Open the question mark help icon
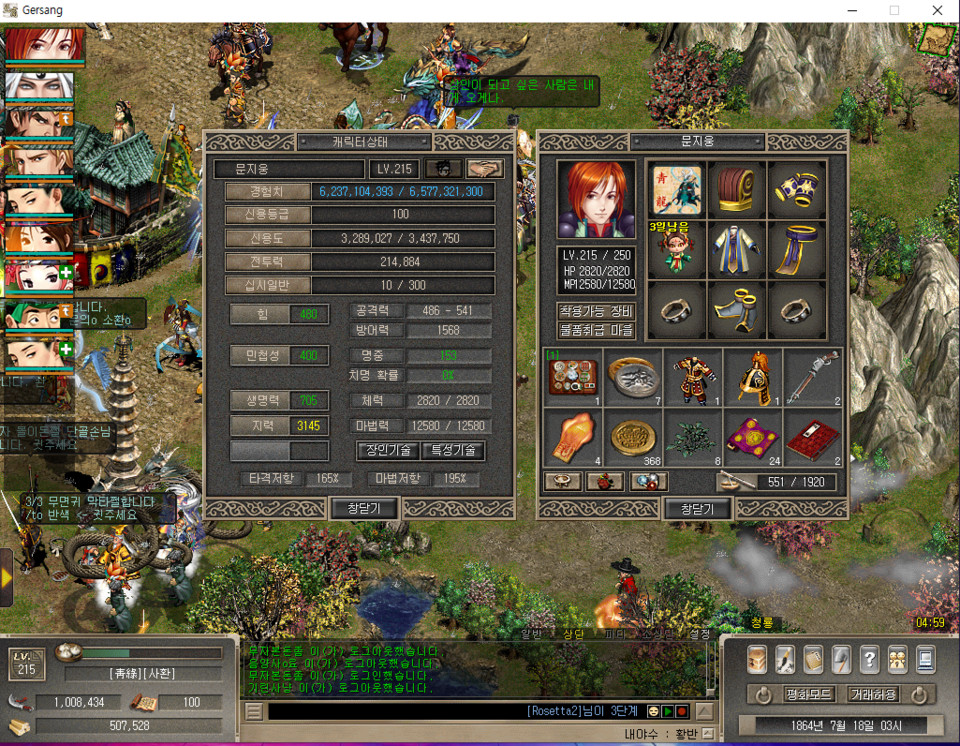Viewport: 960px width, 746px height. click(x=869, y=659)
